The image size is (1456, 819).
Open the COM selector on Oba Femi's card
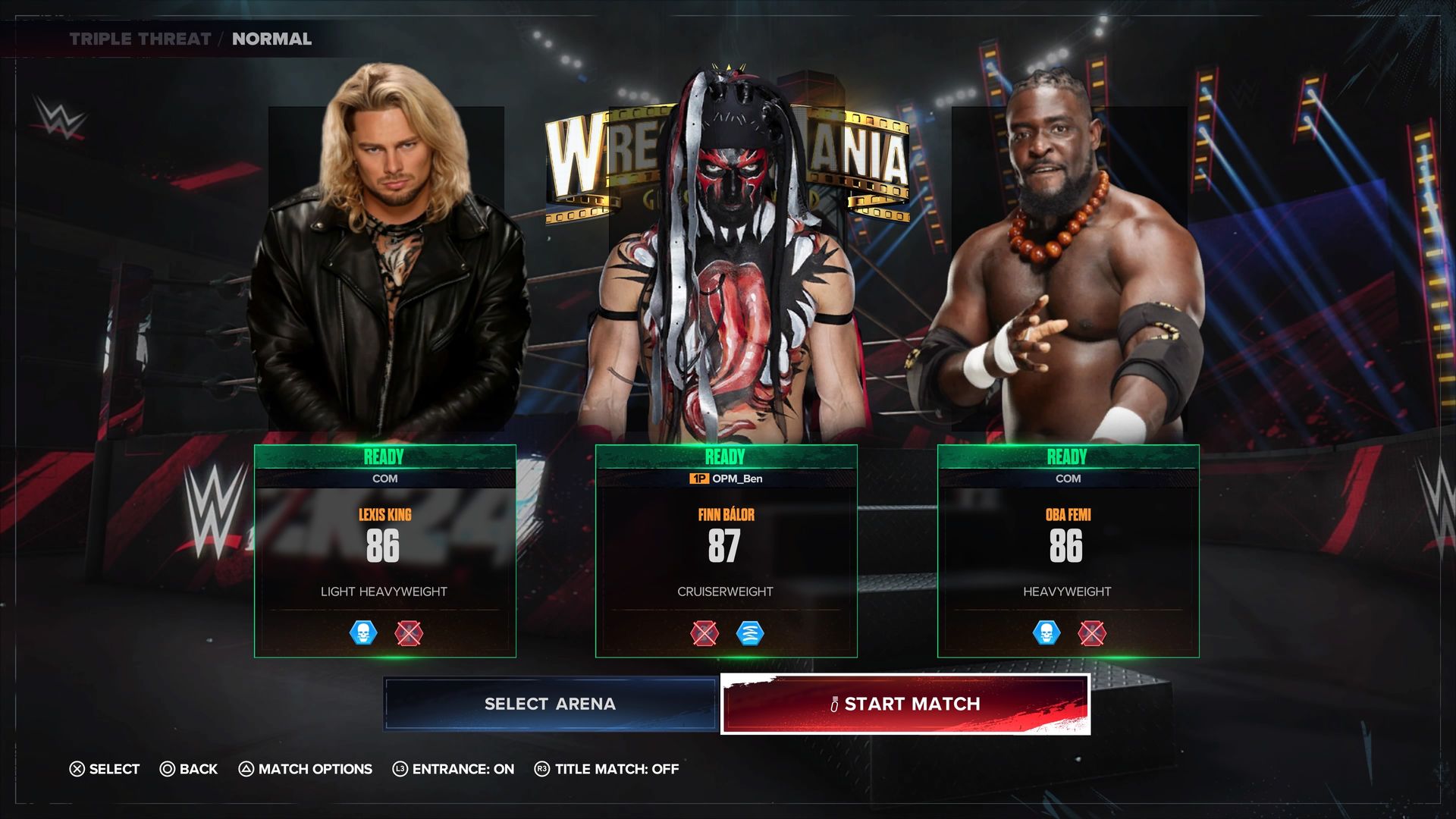click(x=1068, y=479)
